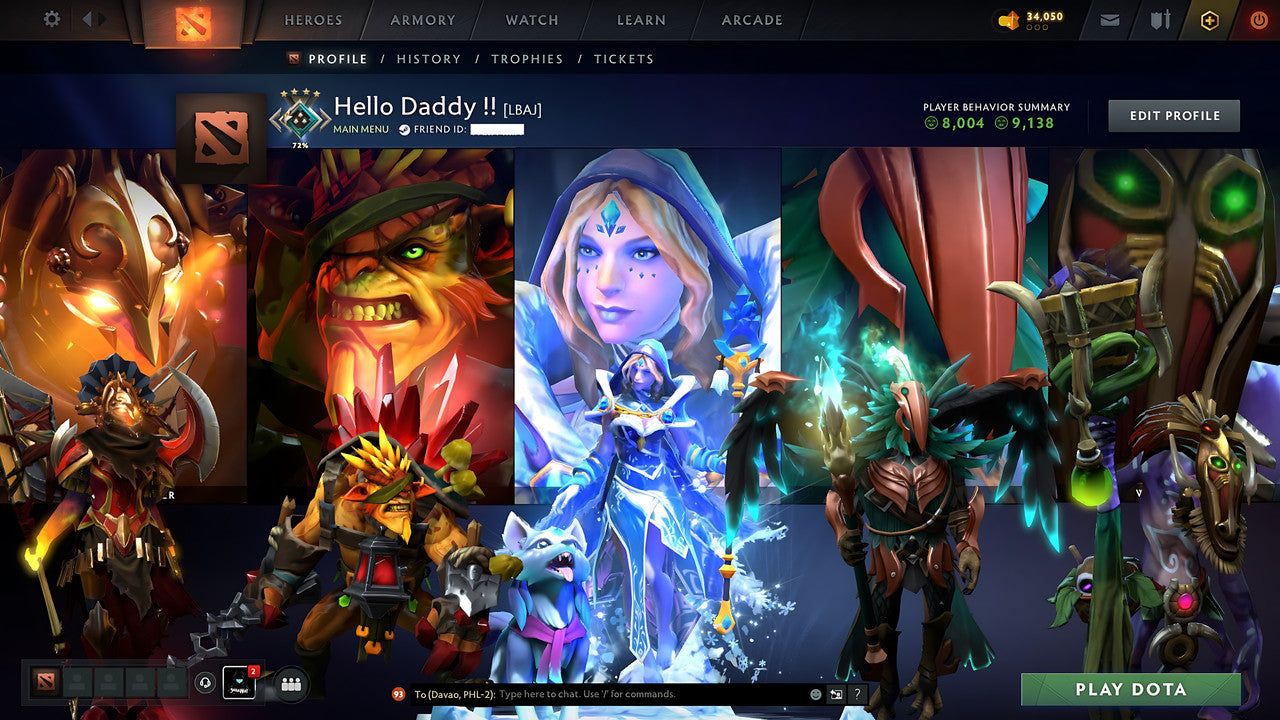The width and height of the screenshot is (1280, 720).
Task: Click the friends list icon near party slots
Action: coord(290,683)
